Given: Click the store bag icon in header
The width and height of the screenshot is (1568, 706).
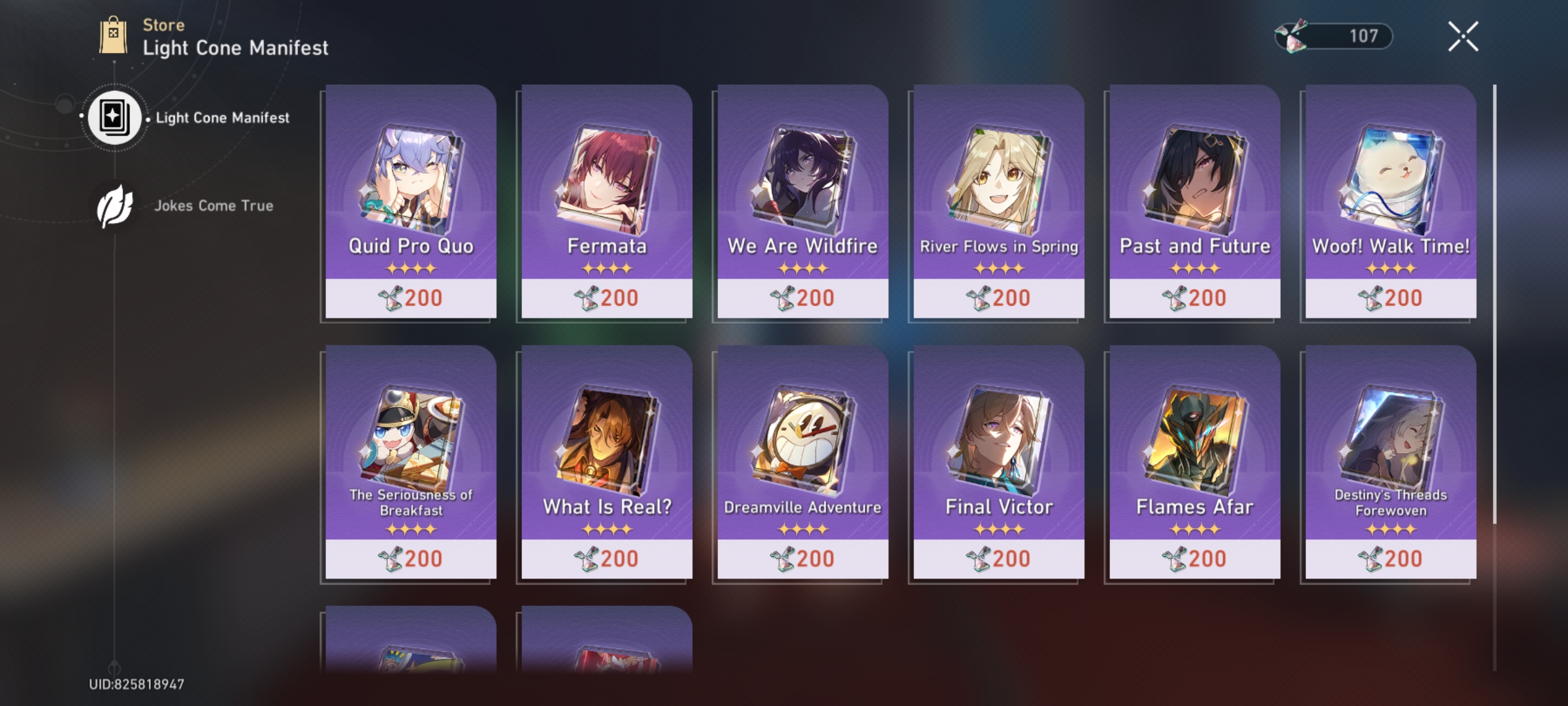Looking at the screenshot, I should pos(112,36).
